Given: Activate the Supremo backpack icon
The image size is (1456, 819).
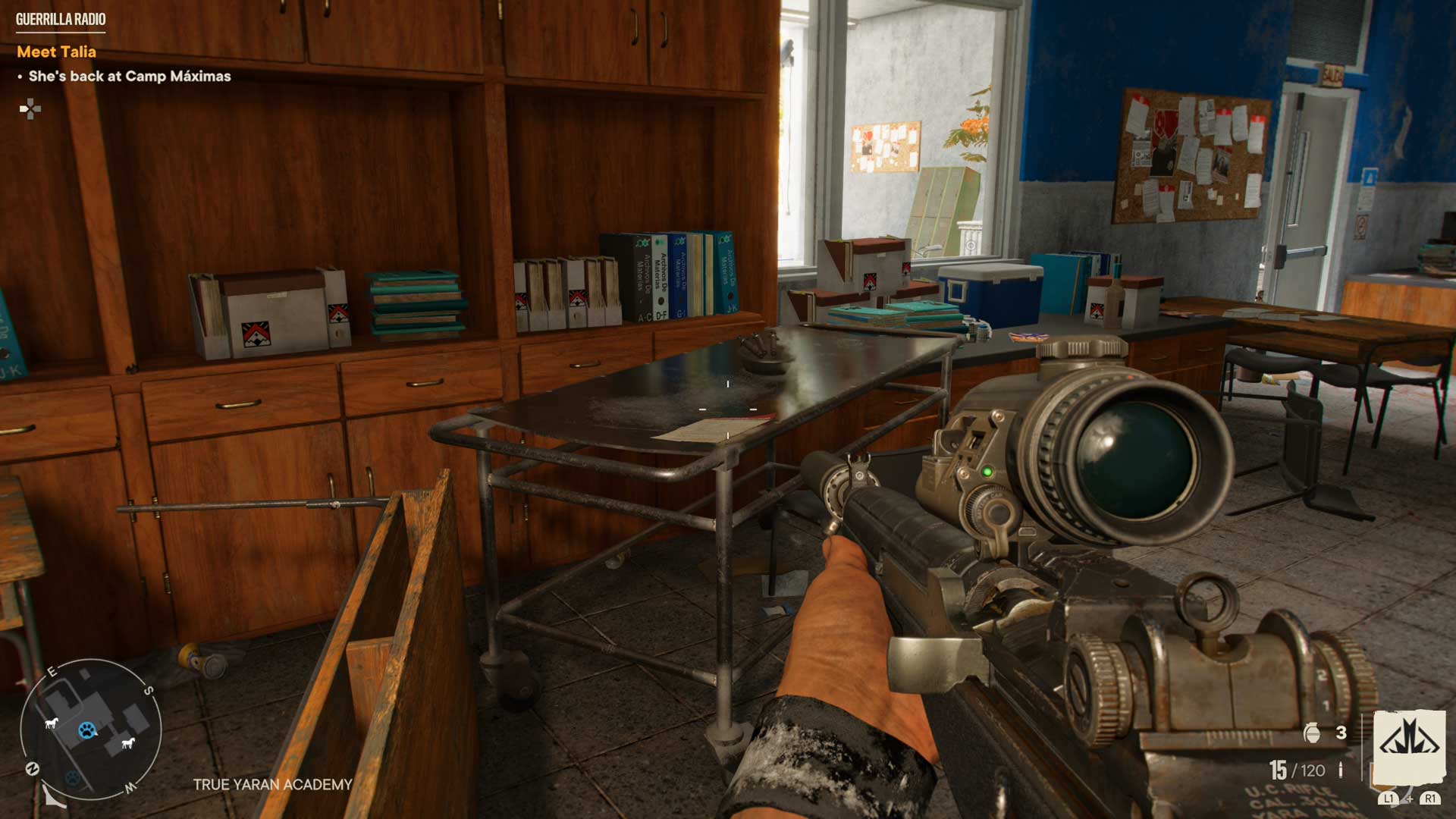Looking at the screenshot, I should pos(1409,745).
